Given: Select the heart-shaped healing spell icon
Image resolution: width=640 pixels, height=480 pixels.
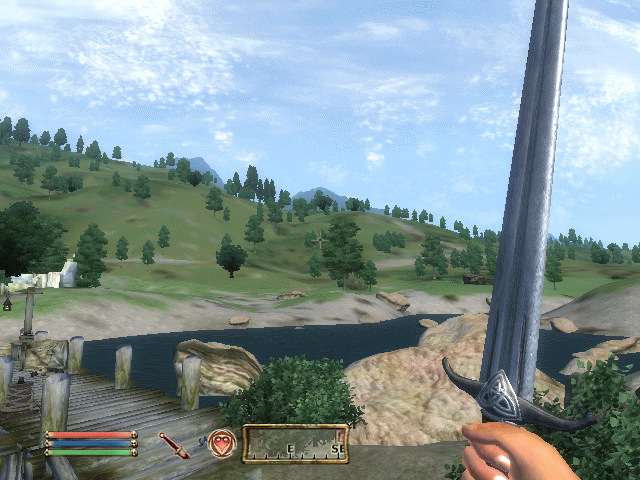Looking at the screenshot, I should pos(223,444).
